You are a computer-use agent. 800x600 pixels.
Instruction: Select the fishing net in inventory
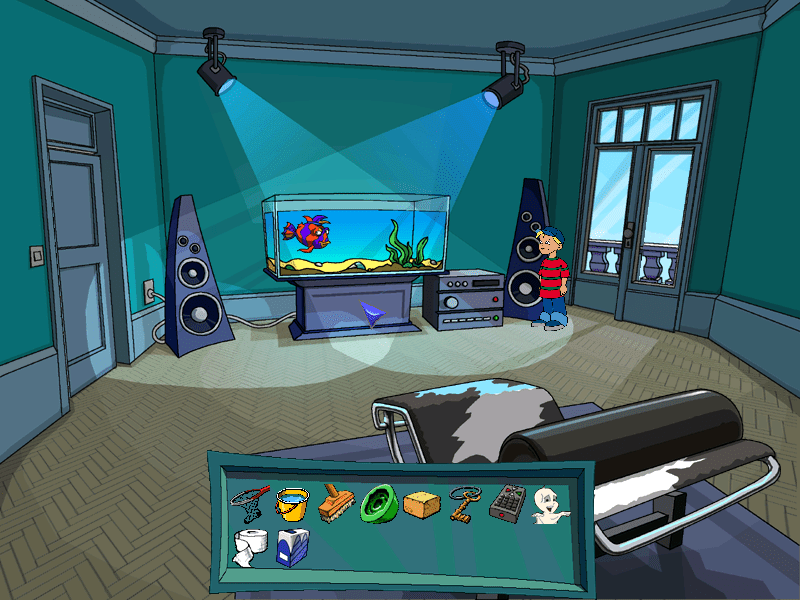(x=249, y=498)
